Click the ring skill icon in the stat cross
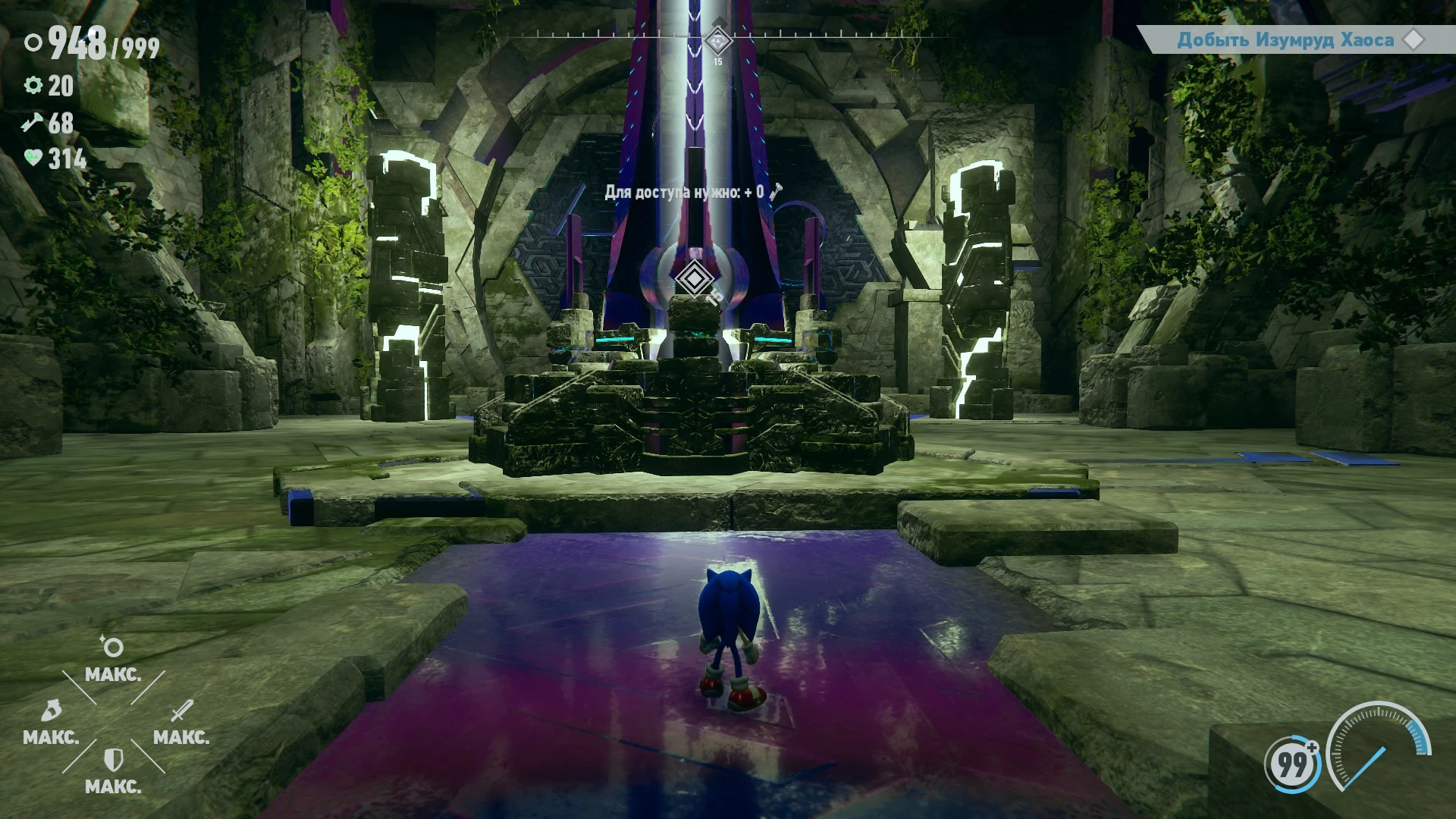Screen dimensions: 1456x819 point(112,646)
